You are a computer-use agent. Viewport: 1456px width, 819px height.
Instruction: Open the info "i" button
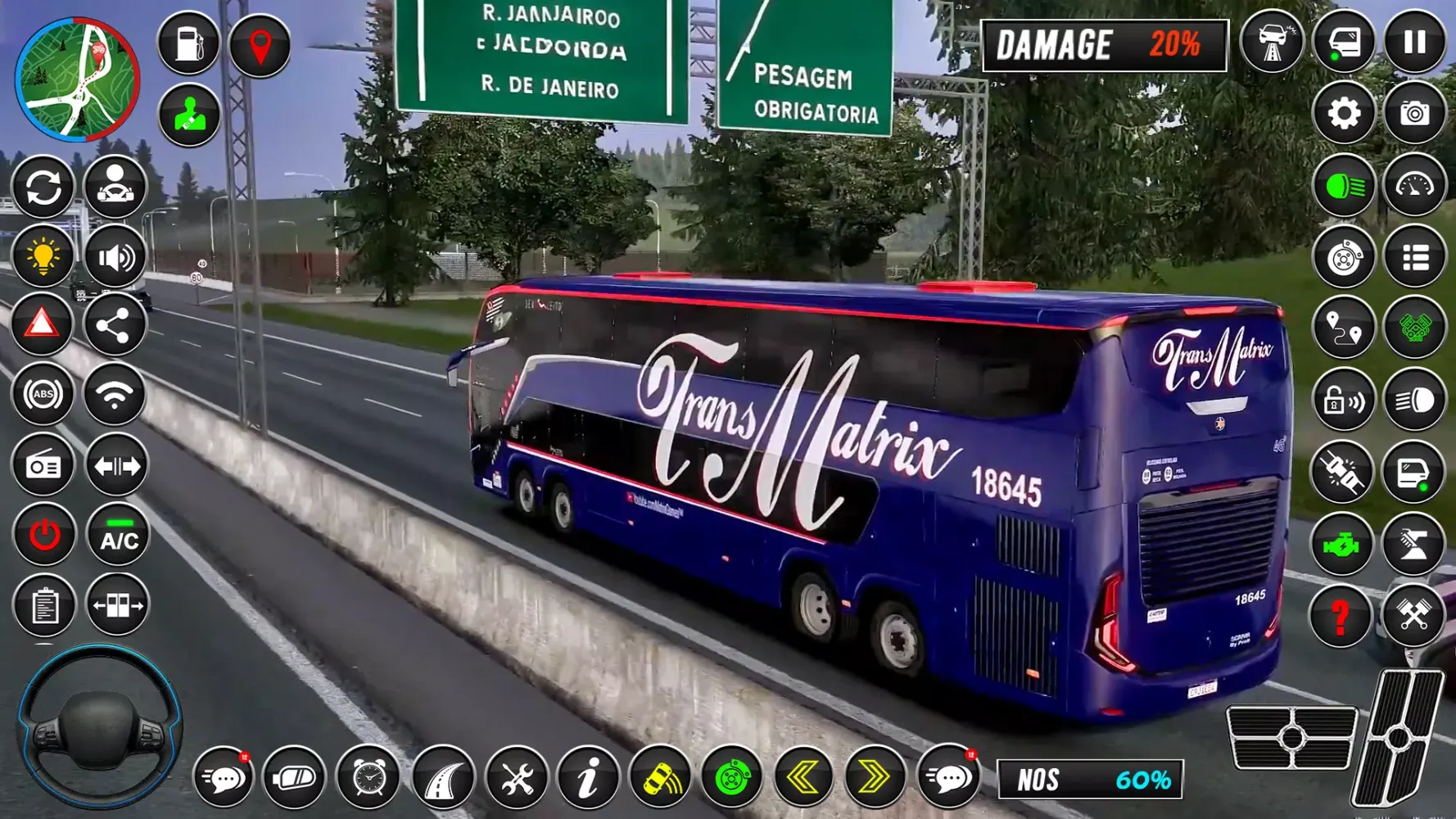587,777
